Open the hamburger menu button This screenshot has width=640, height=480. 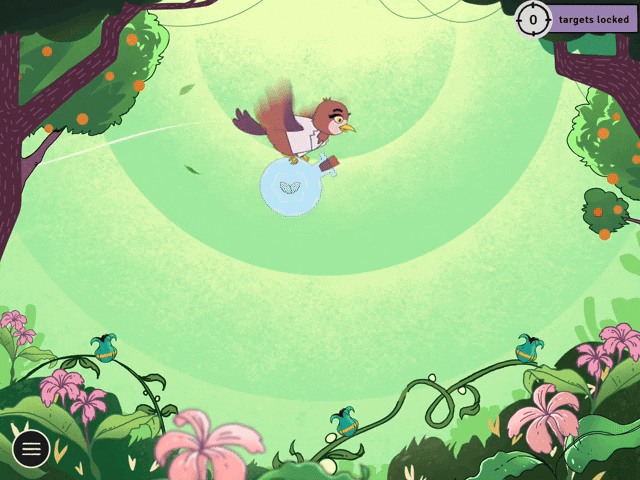31,449
